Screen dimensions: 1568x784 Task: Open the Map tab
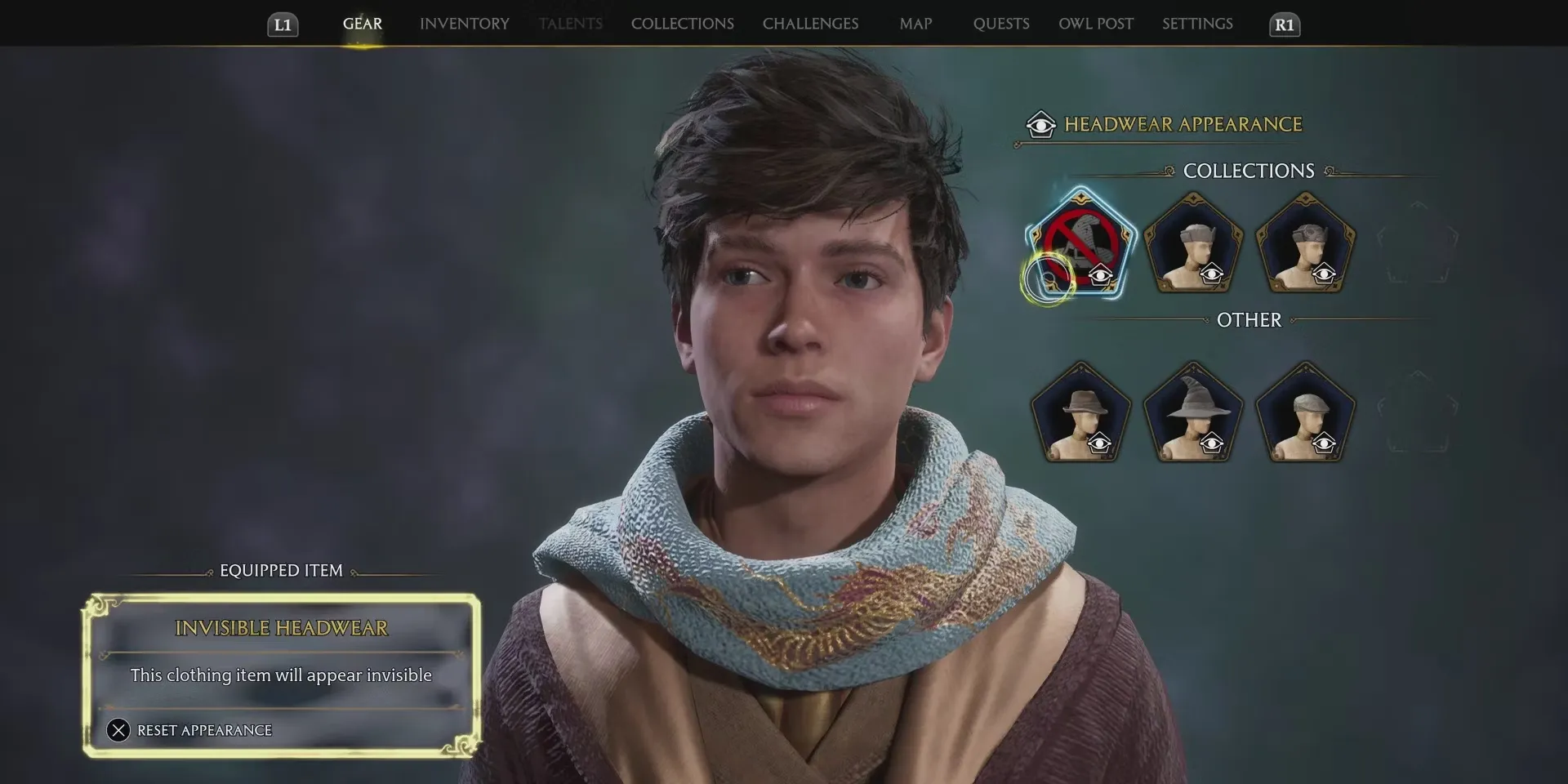915,24
